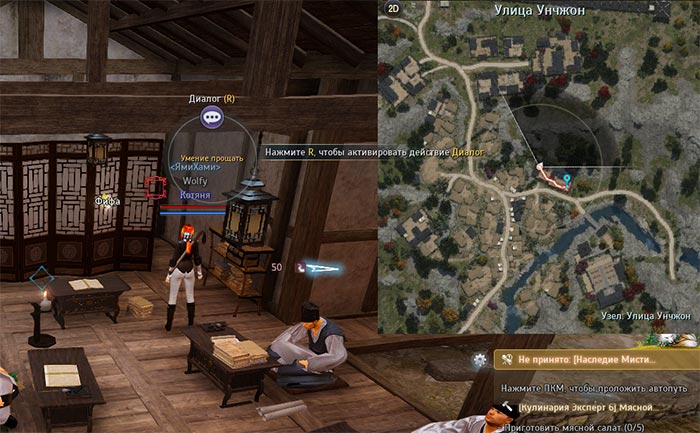Screen dimensions: 700x433
Task: Toggle the 2D minimap view button
Action: tap(393, 9)
